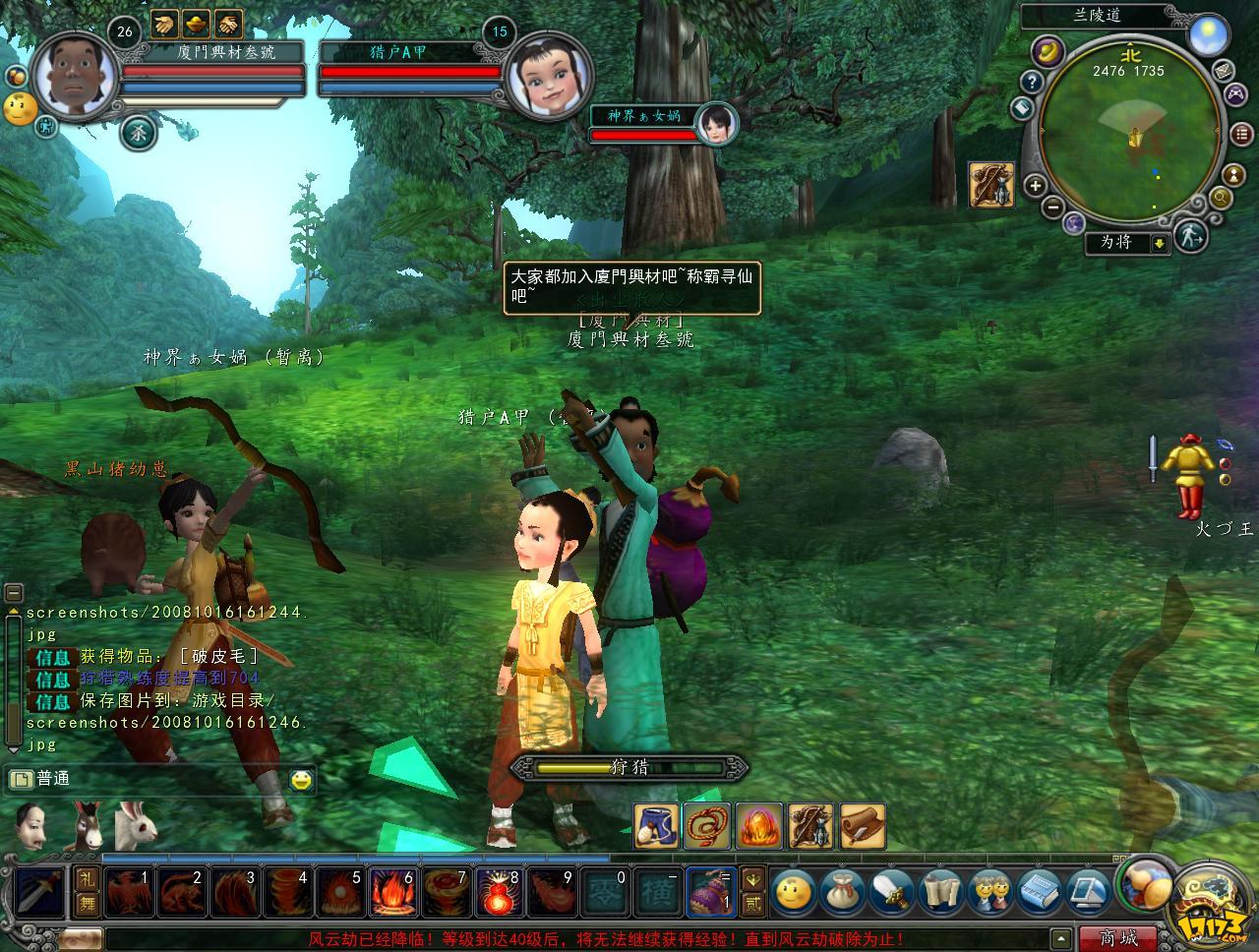Click the gamepad icon beside the minimap
This screenshot has height=952, width=1259.
click(1233, 93)
